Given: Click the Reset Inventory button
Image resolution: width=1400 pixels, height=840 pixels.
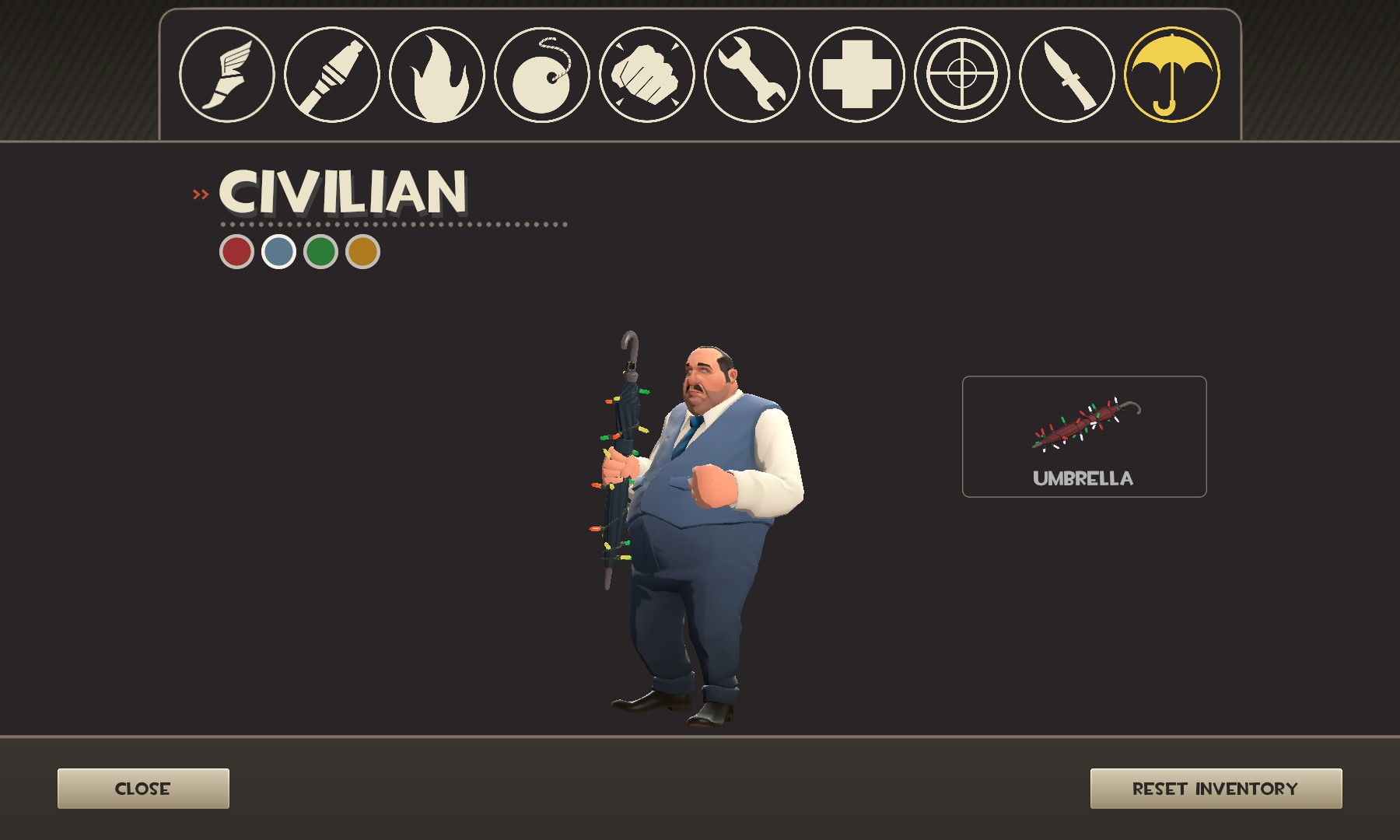Looking at the screenshot, I should coord(1217,788).
